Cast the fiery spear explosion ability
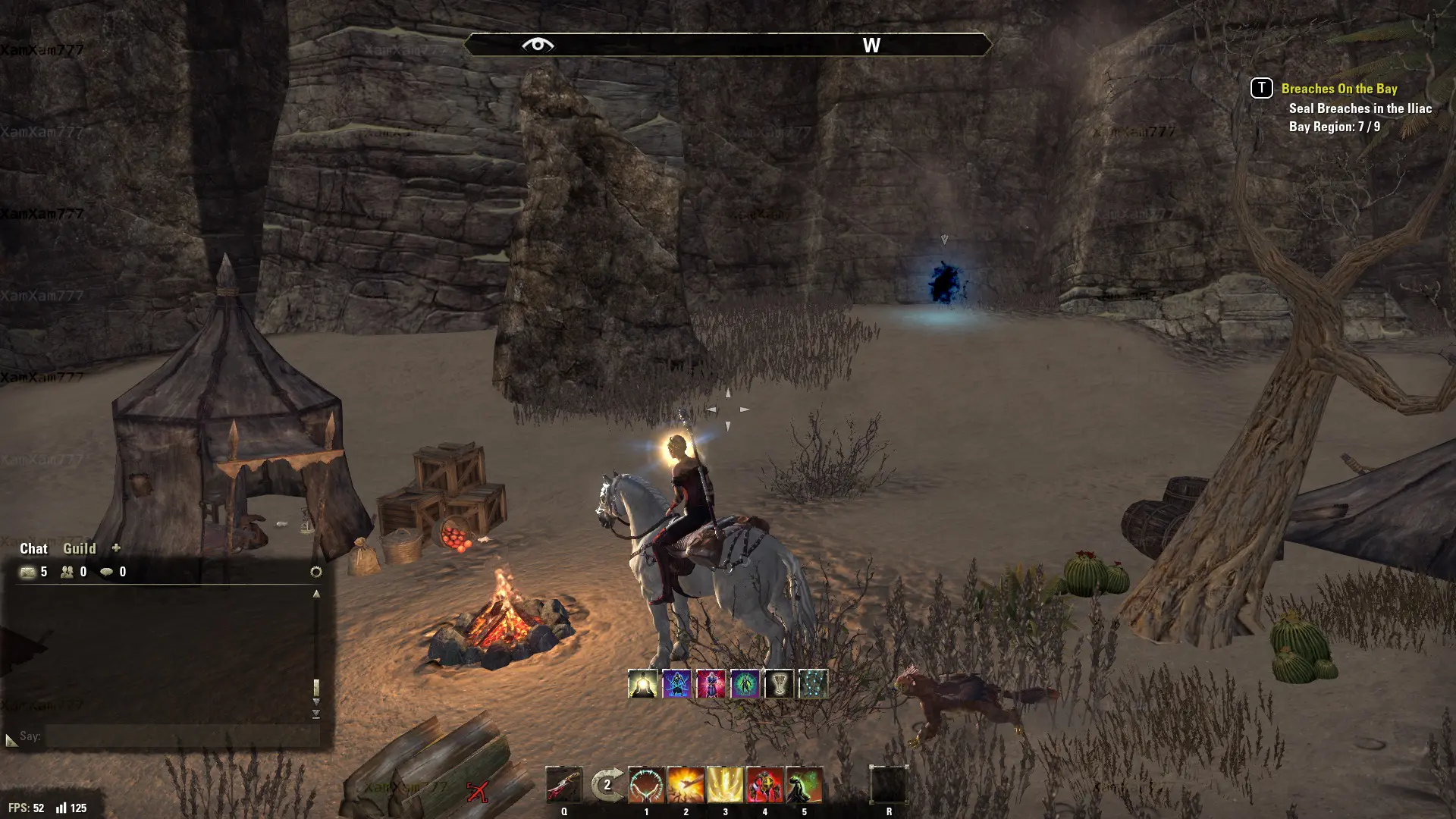Viewport: 1456px width, 819px height. 686,786
